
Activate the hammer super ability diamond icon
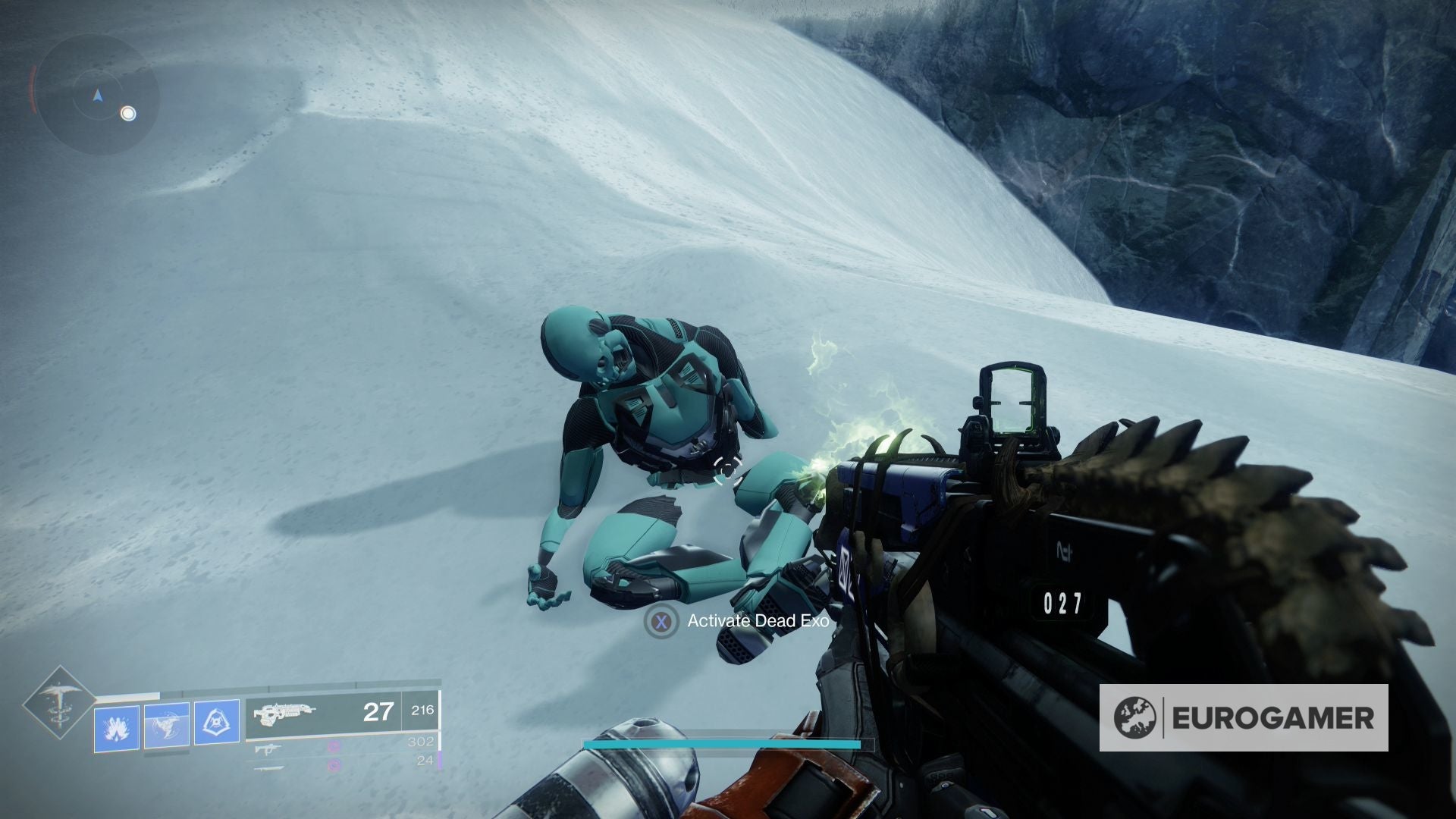(58, 704)
